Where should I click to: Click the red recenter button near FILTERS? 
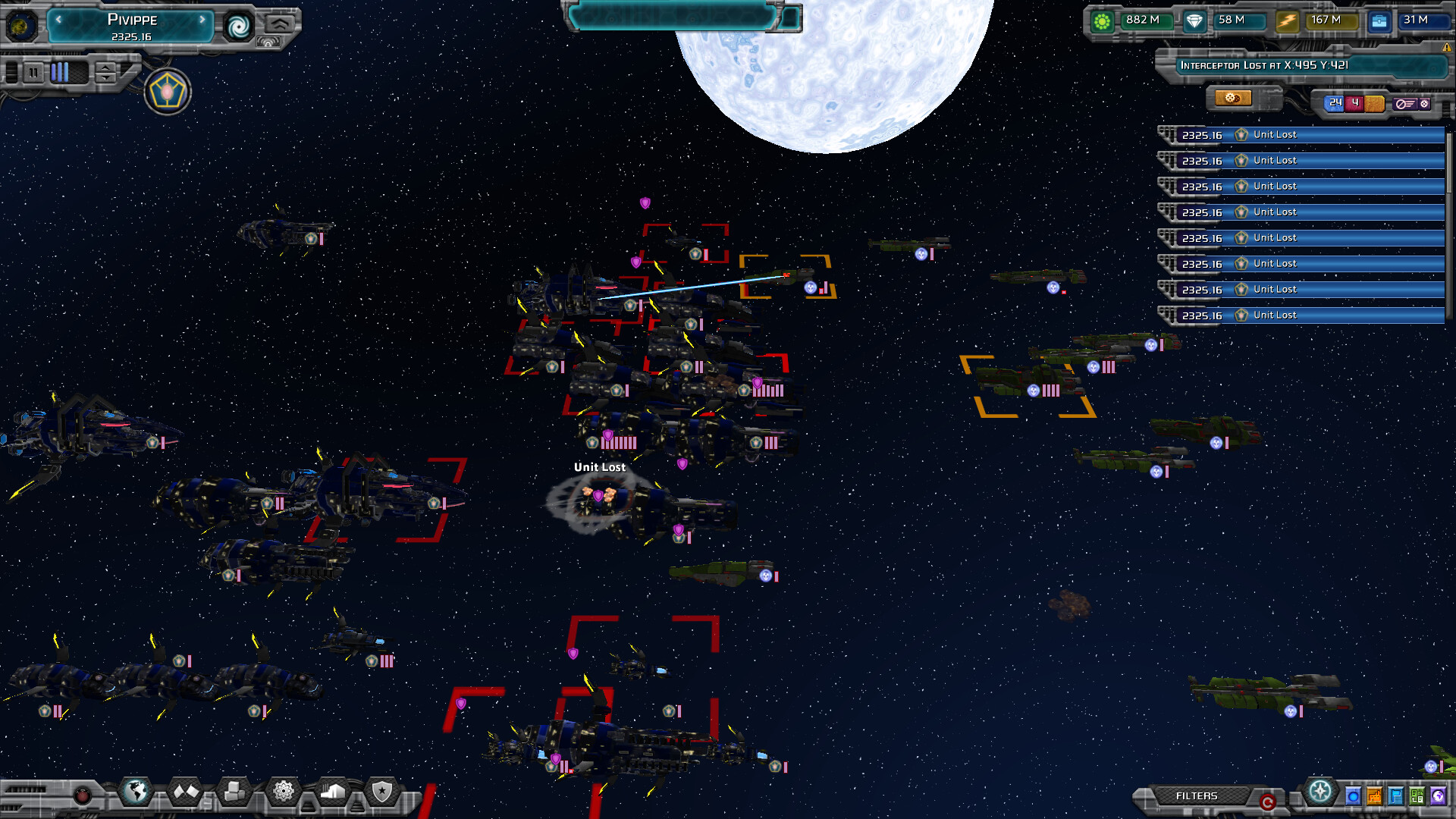pos(1269,799)
